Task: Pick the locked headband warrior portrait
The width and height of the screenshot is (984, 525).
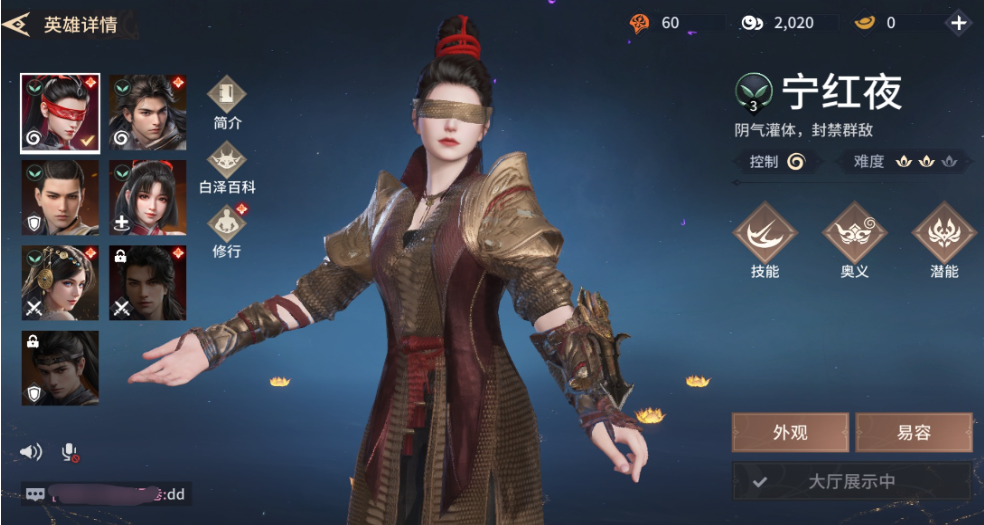Action: pos(60,368)
